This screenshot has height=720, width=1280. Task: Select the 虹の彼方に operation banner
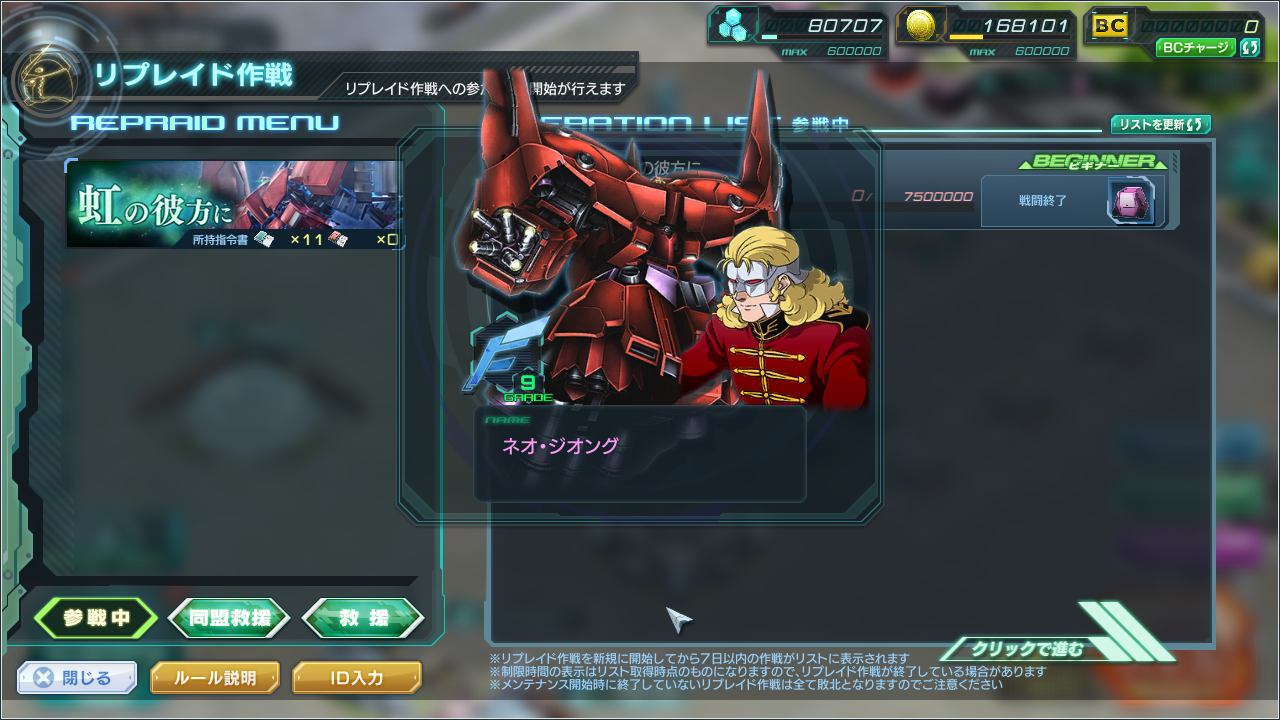point(236,204)
